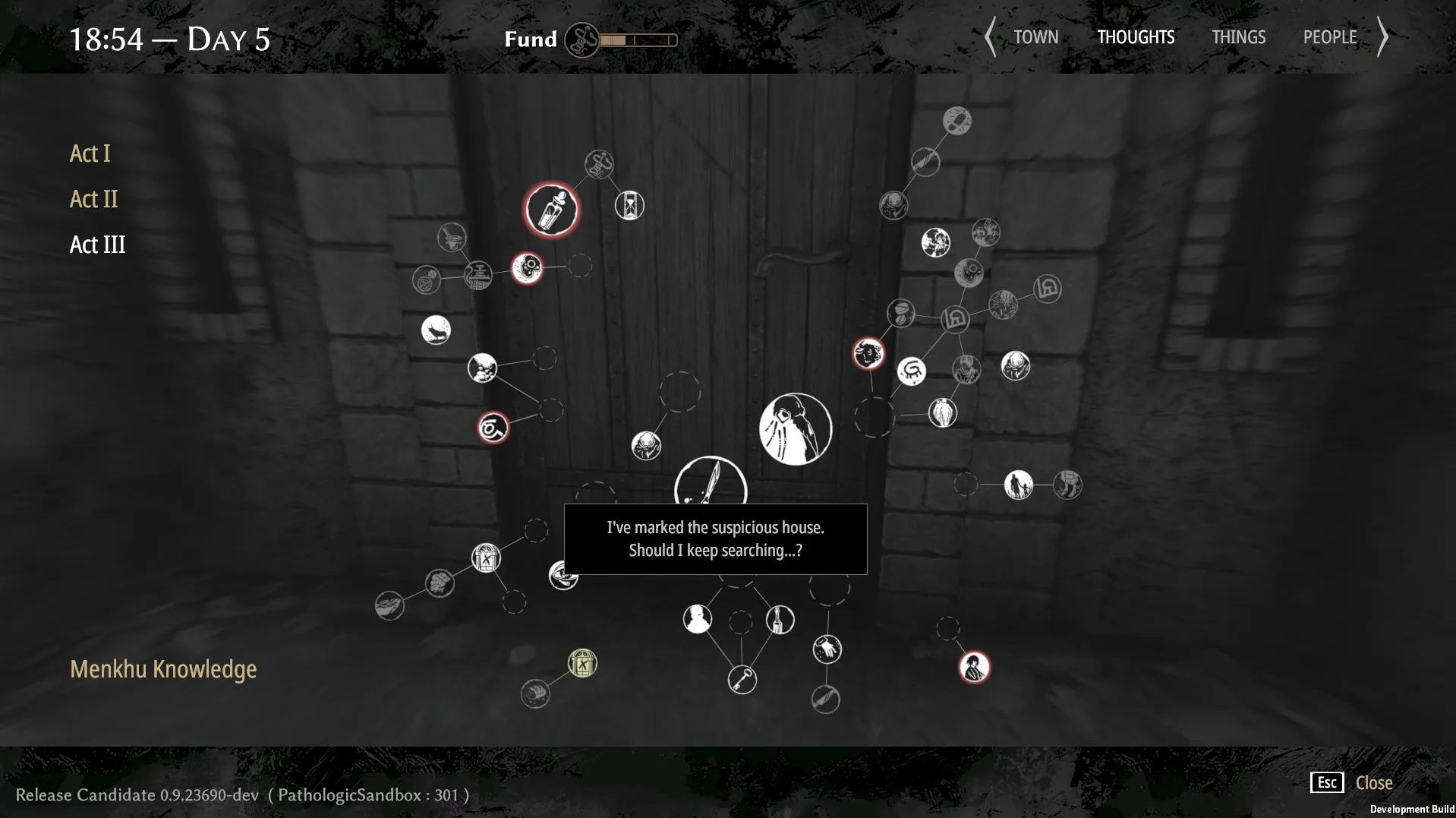Select Act II in the list
This screenshot has width=1456, height=818.
coord(93,199)
